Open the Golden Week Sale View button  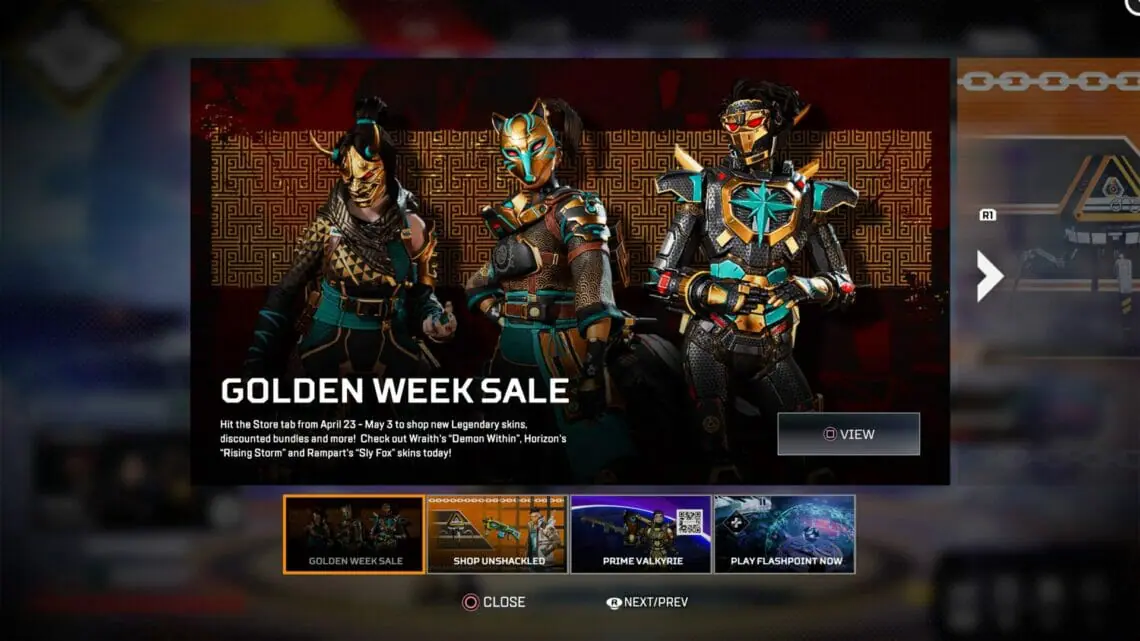tap(848, 434)
